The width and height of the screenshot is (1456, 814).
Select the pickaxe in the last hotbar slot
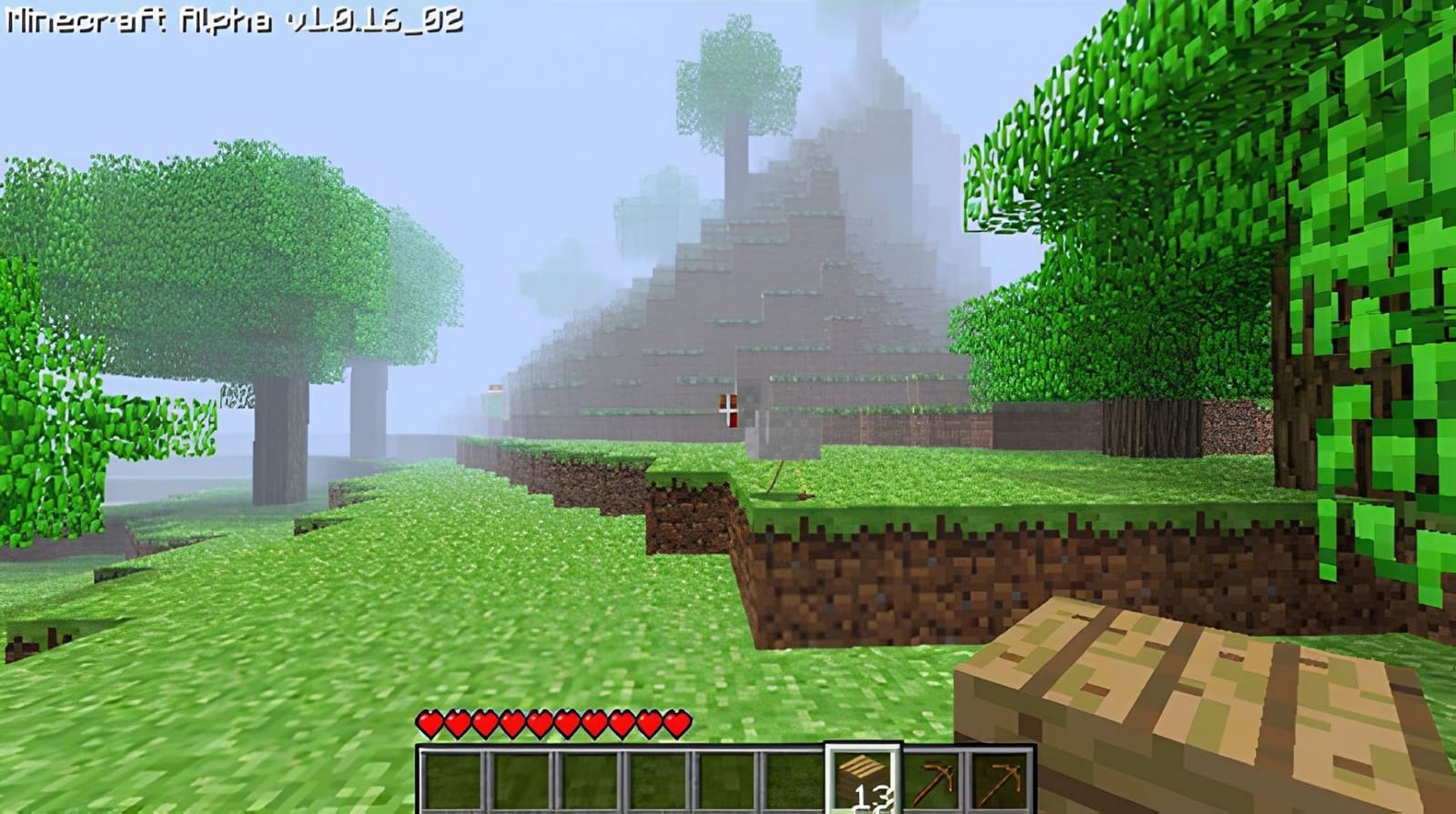click(999, 778)
